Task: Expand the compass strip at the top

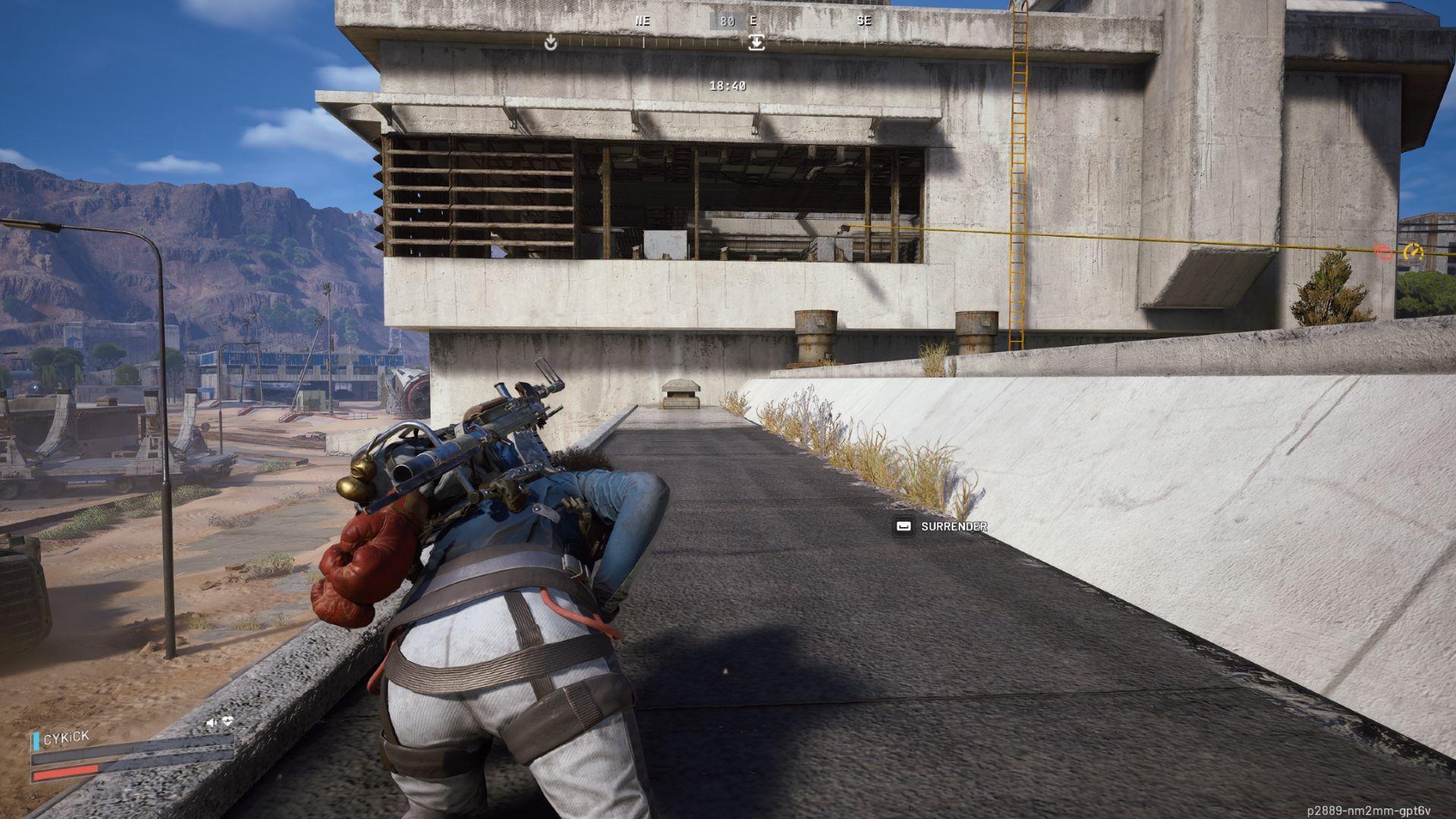Action: pyautogui.click(x=728, y=23)
